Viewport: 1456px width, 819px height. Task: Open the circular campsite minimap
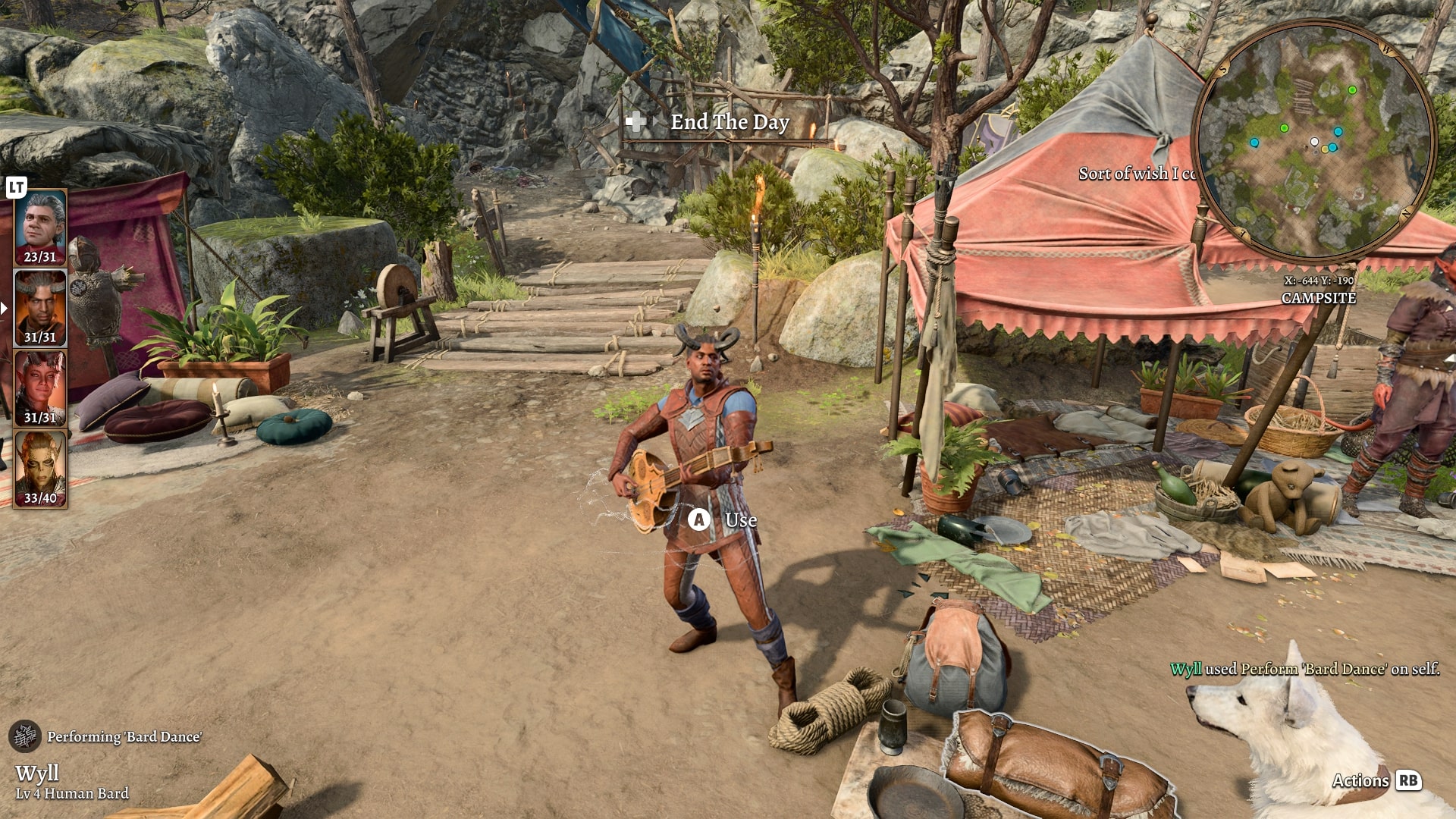click(1314, 142)
